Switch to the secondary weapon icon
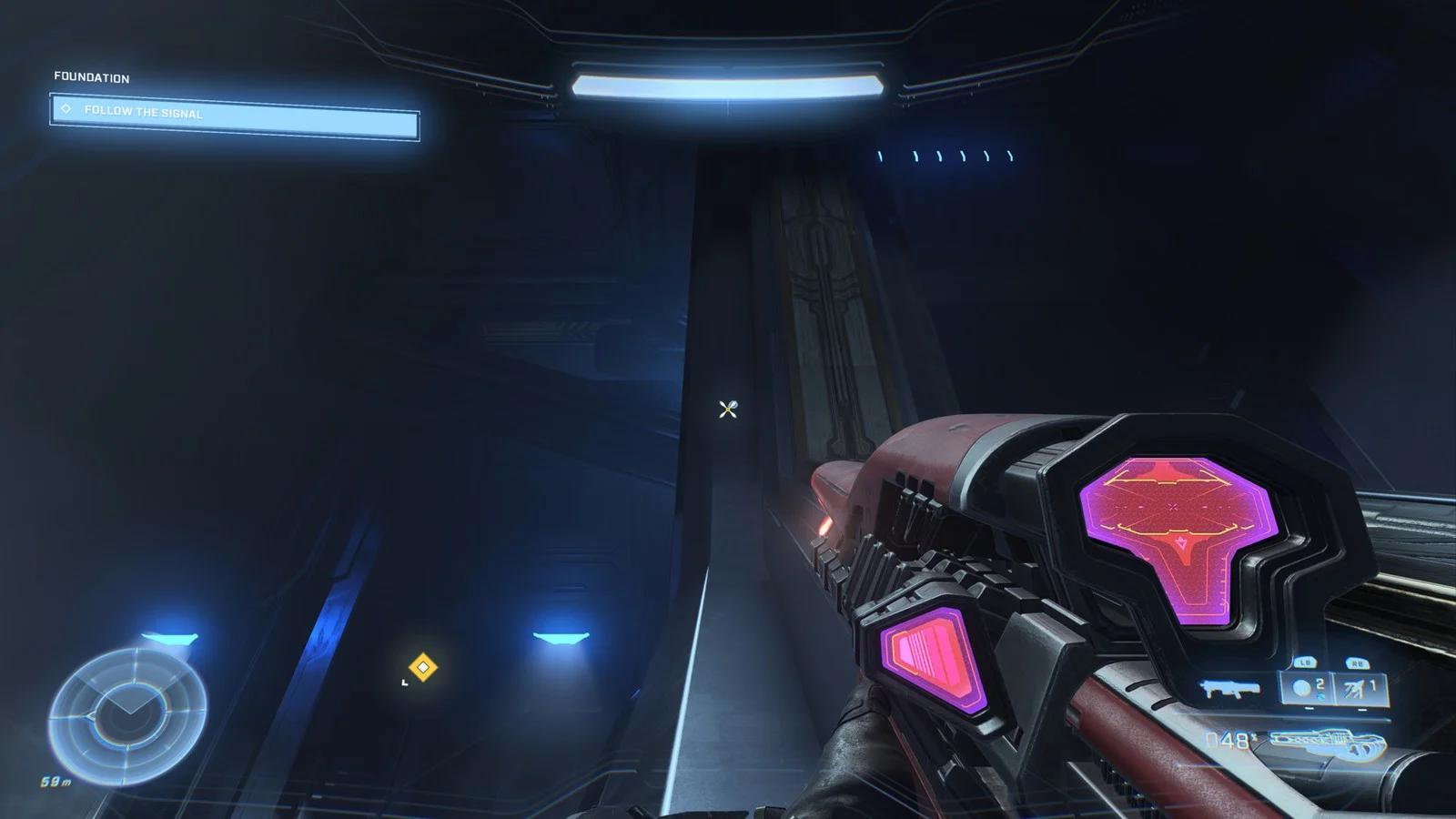The height and width of the screenshot is (819, 1456). click(1230, 690)
